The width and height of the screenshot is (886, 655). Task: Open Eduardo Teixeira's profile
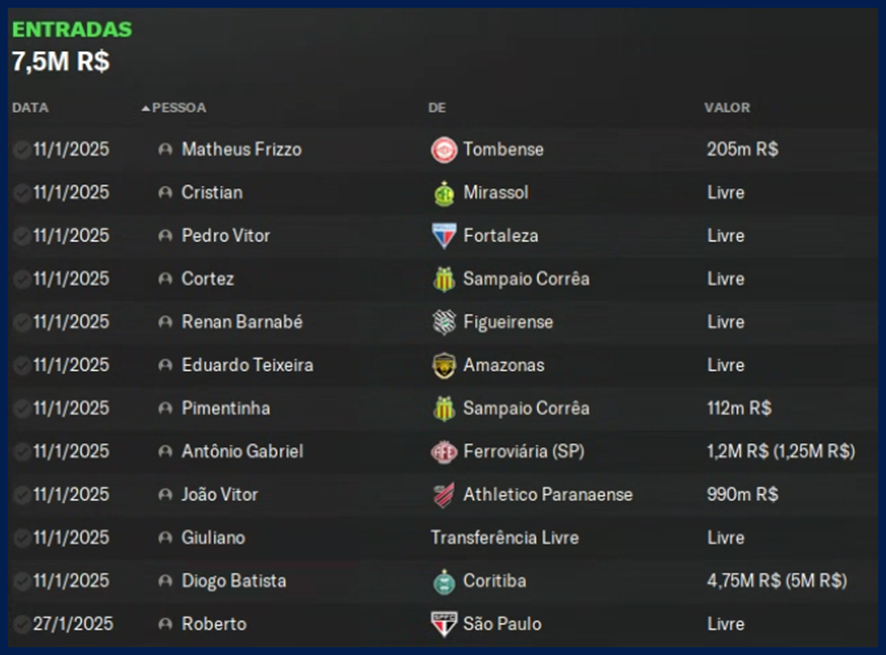(x=247, y=365)
